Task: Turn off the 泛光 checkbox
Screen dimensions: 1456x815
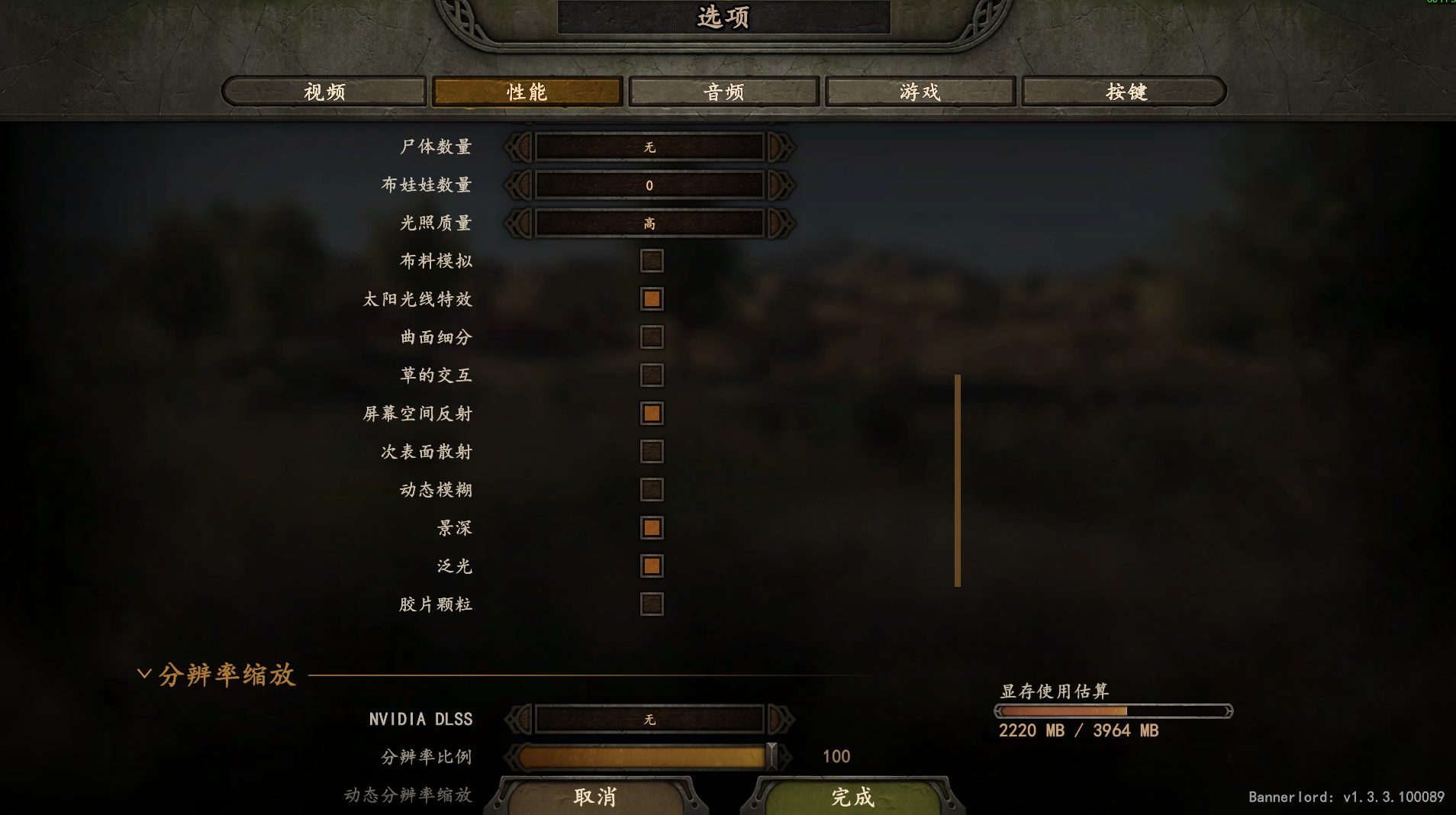Action: 652,566
